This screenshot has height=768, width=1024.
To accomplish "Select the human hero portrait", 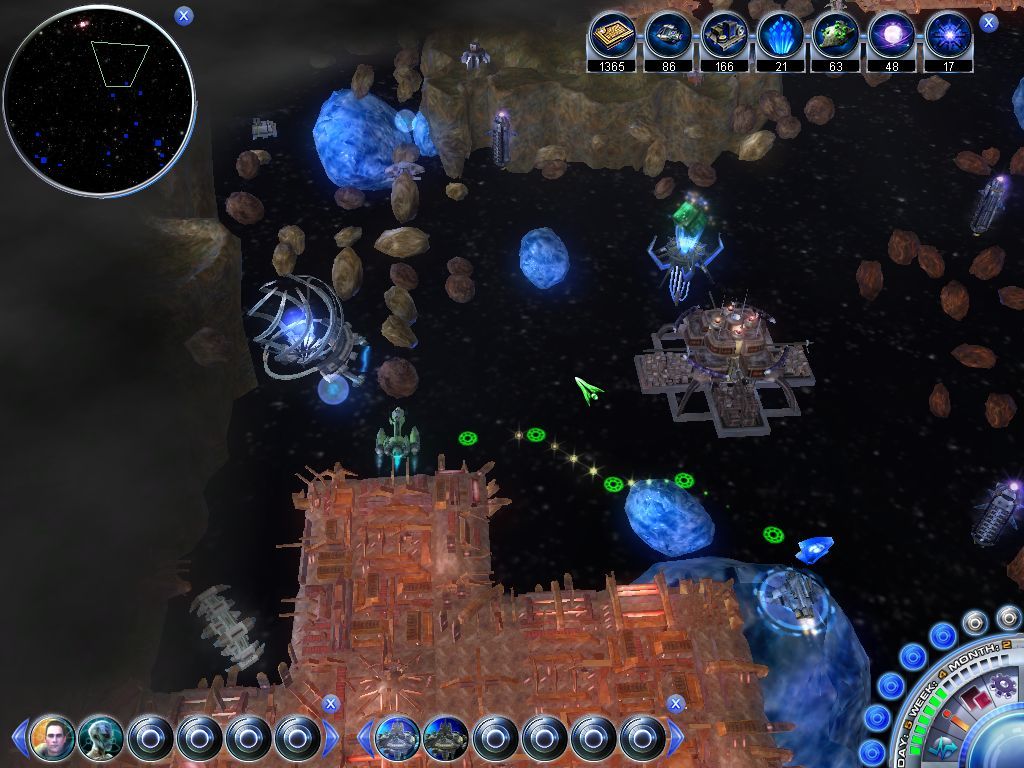I will coord(53,739).
